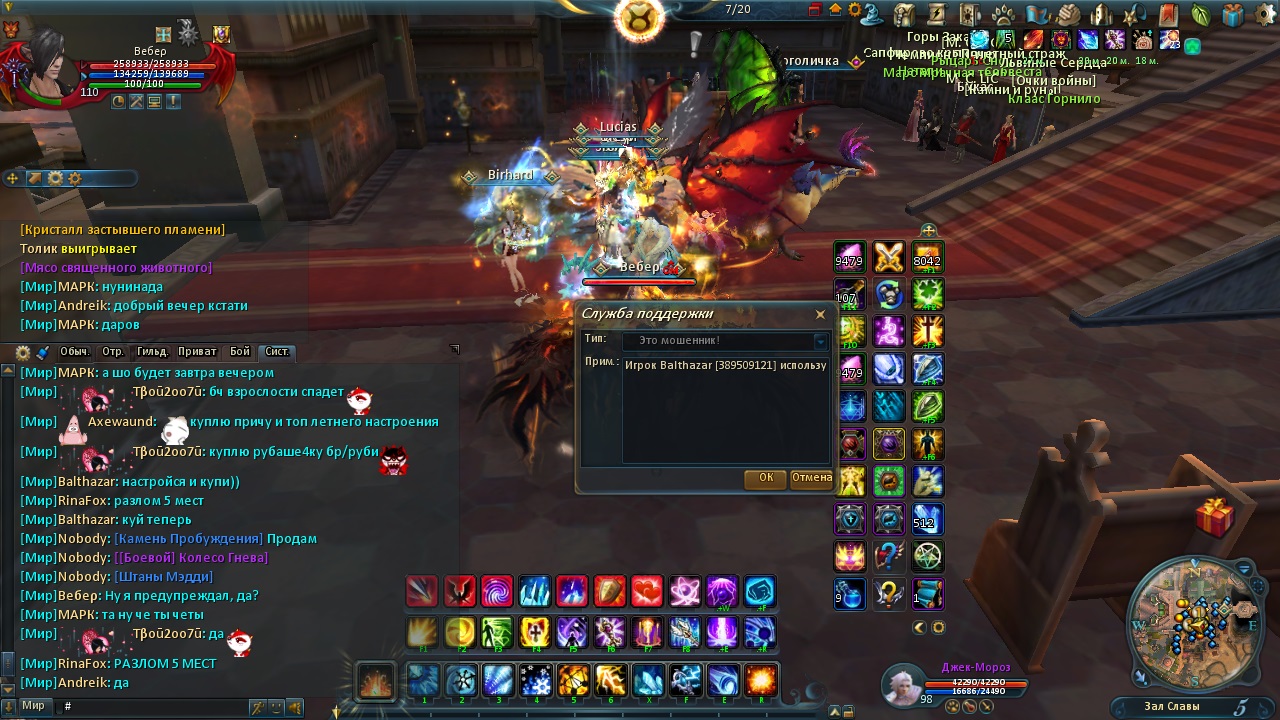Confirm the support report with OK
The image size is (1280, 720).
tap(765, 478)
